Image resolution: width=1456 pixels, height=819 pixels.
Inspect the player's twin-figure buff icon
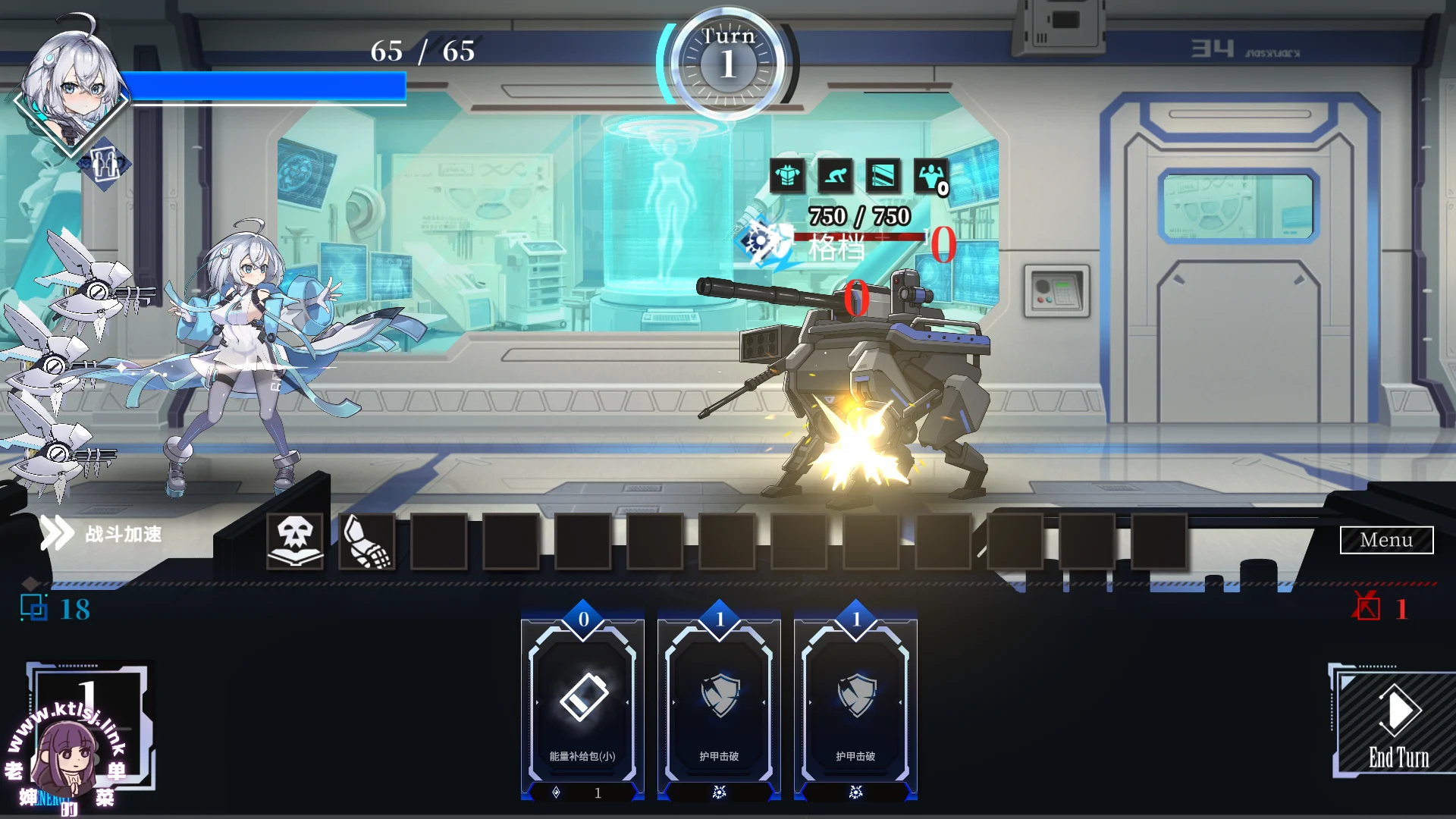tap(105, 162)
